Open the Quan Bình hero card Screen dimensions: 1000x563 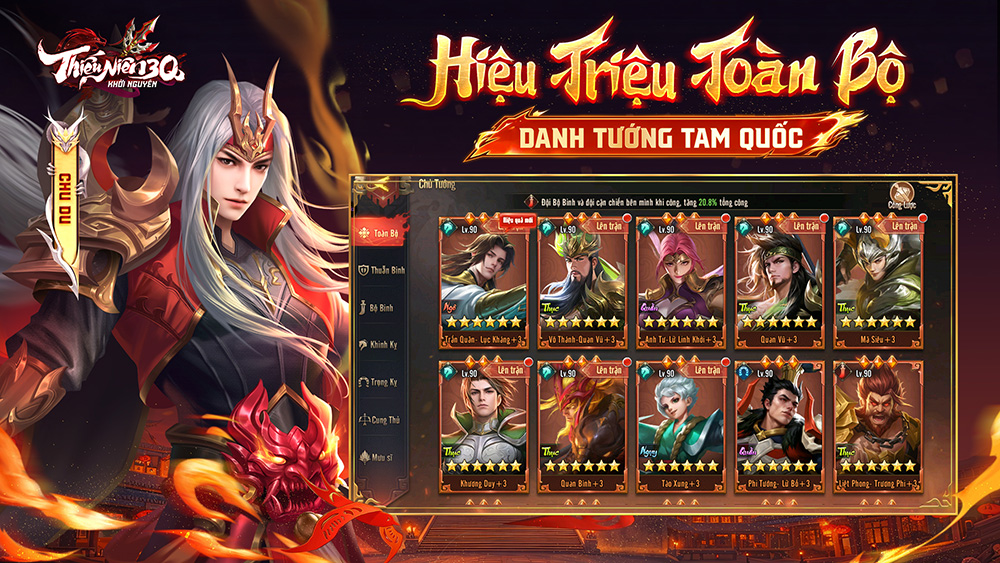(582, 423)
